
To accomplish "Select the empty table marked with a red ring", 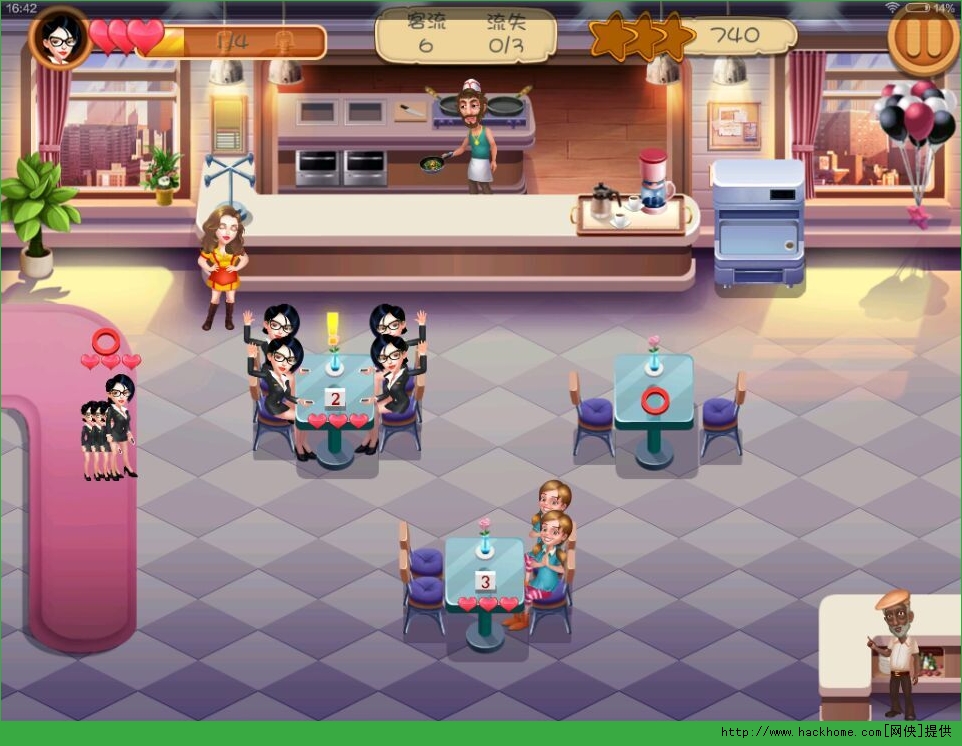I will tap(654, 401).
